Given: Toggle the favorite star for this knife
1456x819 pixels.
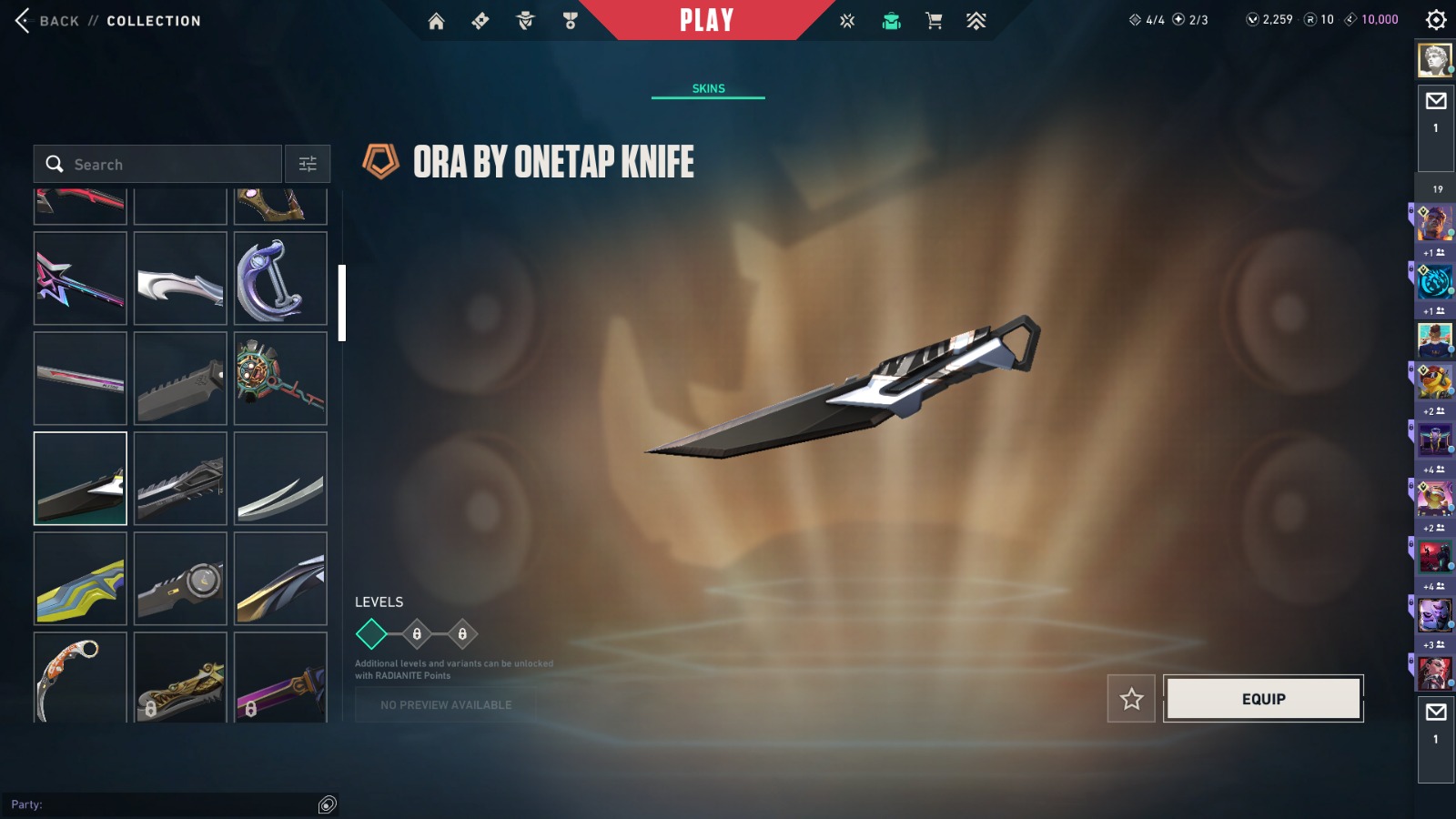Looking at the screenshot, I should coord(1130,699).
